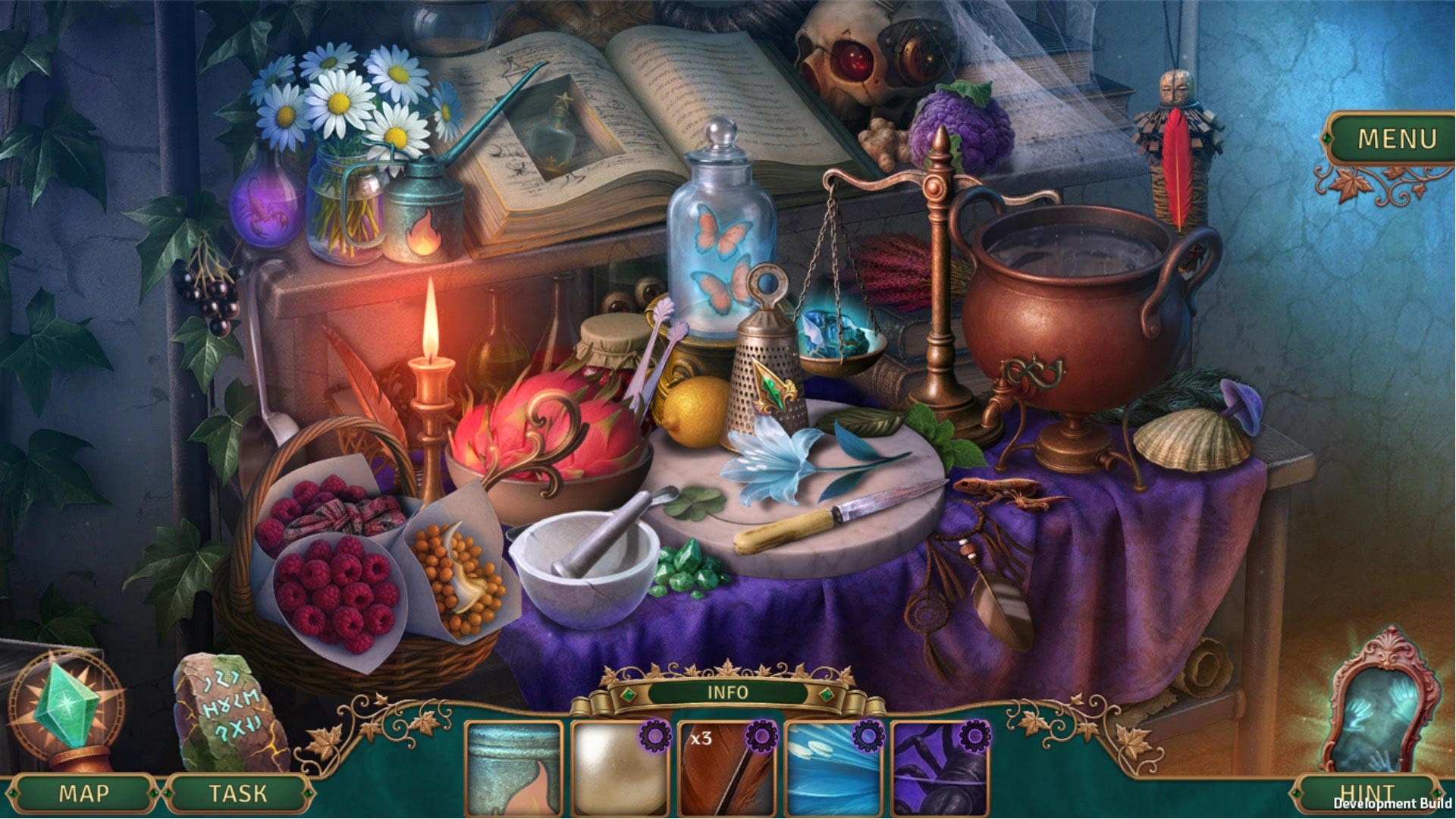Open the MAP
The height and width of the screenshot is (819, 1456).
click(83, 793)
